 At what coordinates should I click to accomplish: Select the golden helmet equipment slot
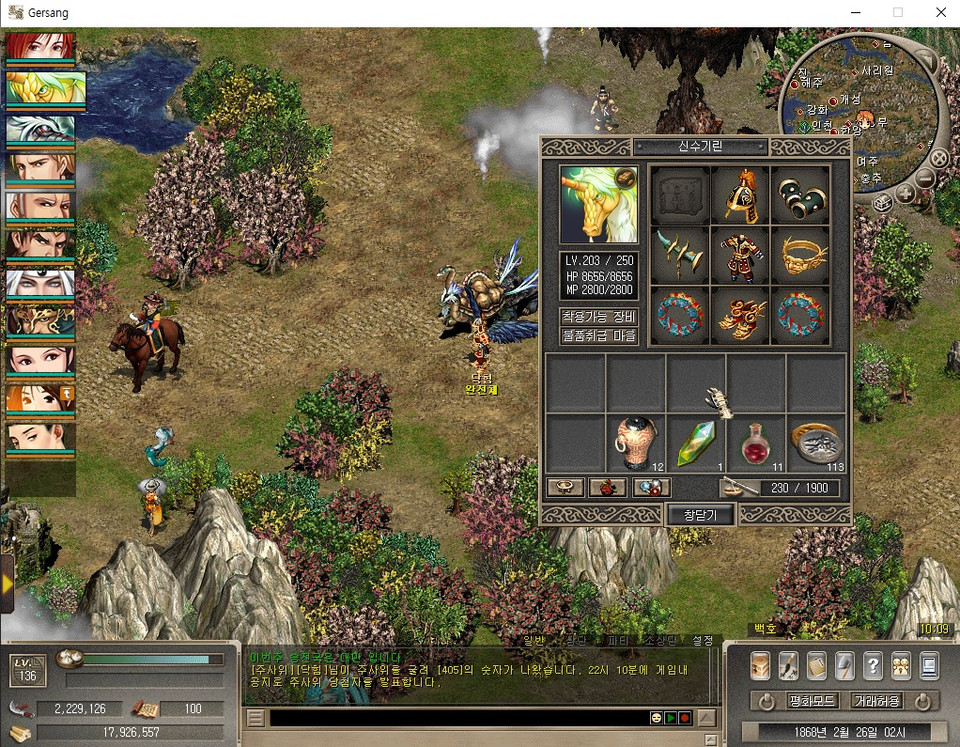(x=739, y=195)
